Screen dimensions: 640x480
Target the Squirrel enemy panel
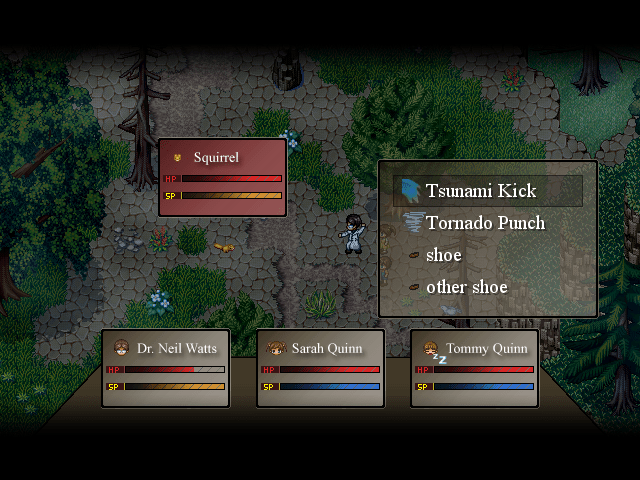click(x=222, y=177)
